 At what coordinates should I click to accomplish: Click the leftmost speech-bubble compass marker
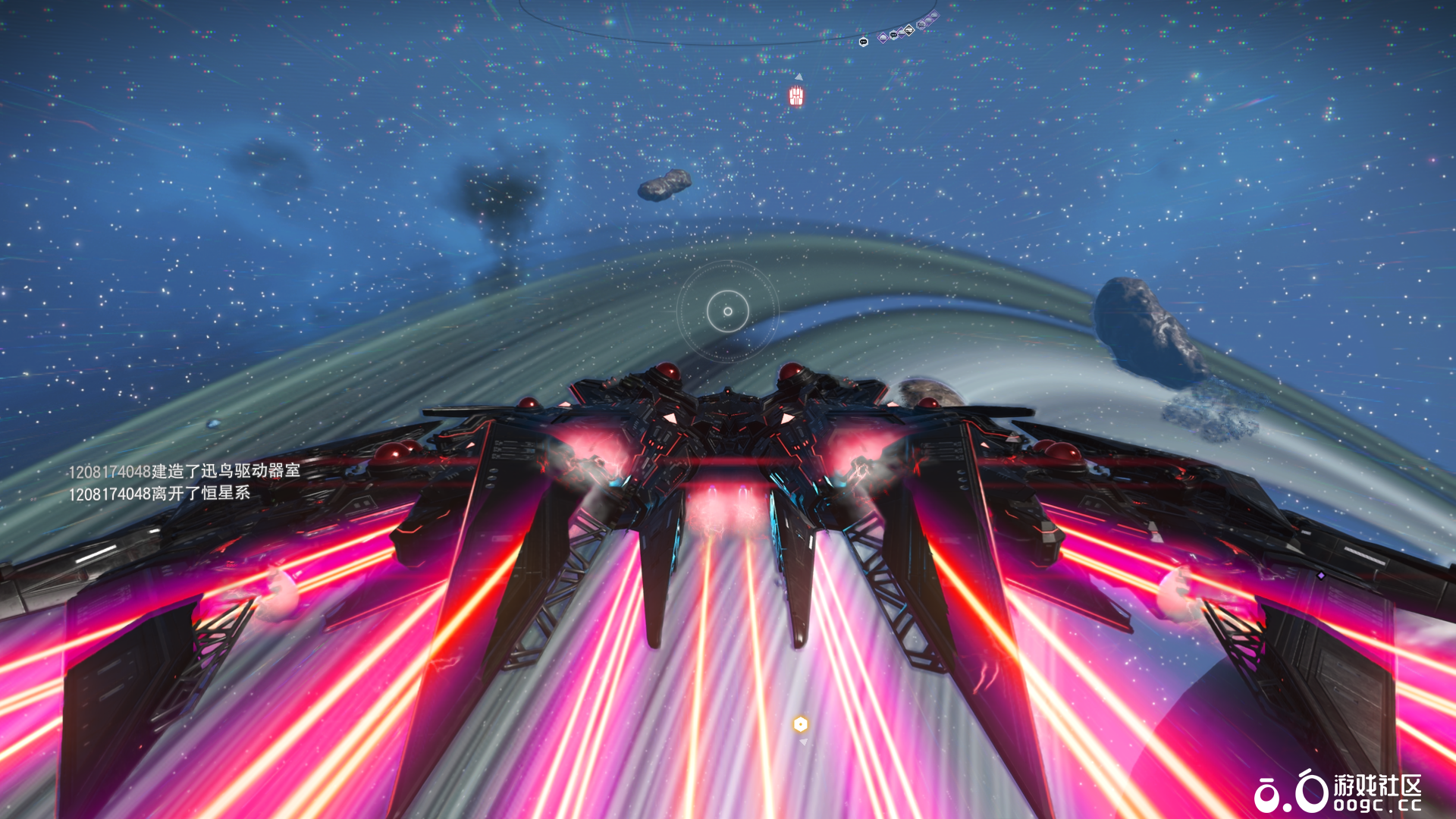tap(863, 42)
